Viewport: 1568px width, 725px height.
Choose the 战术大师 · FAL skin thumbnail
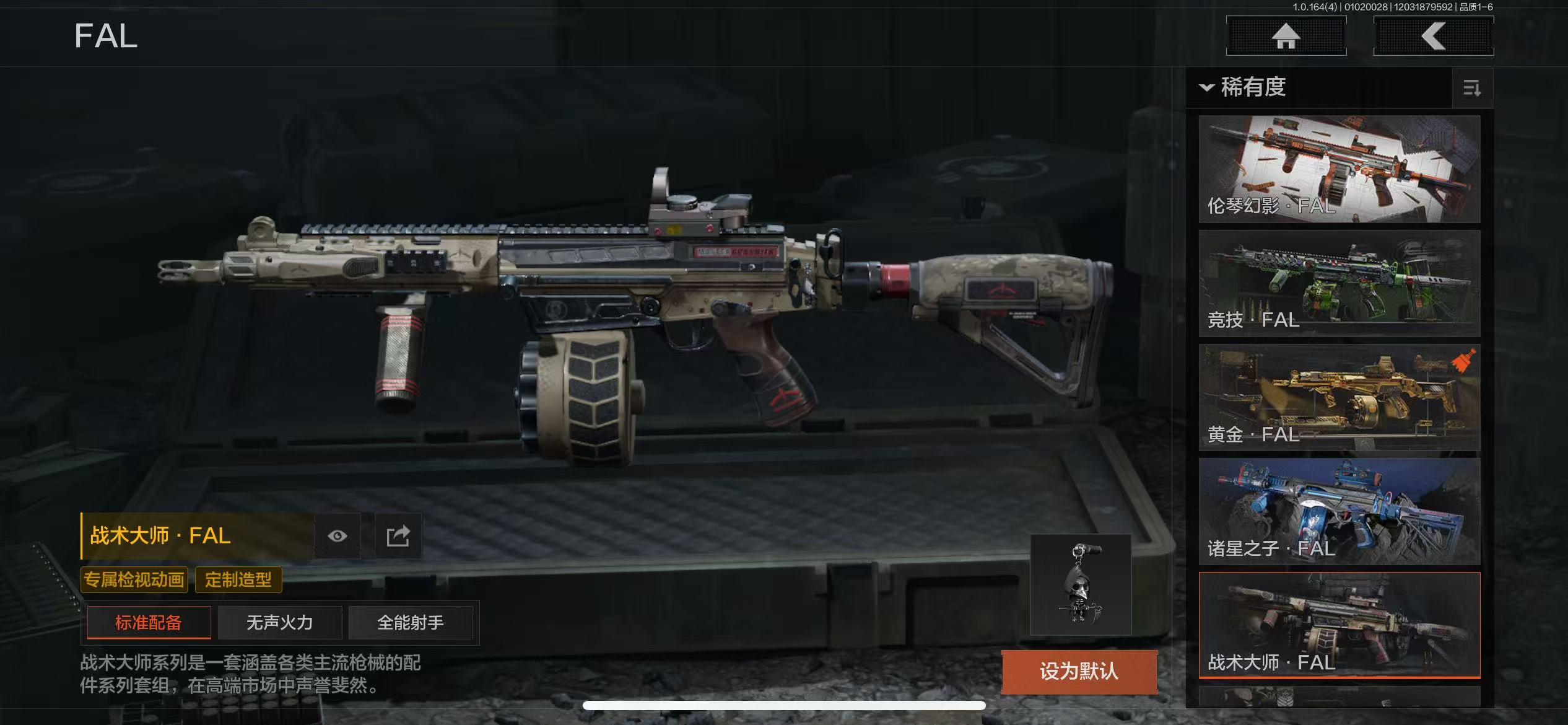click(1339, 625)
